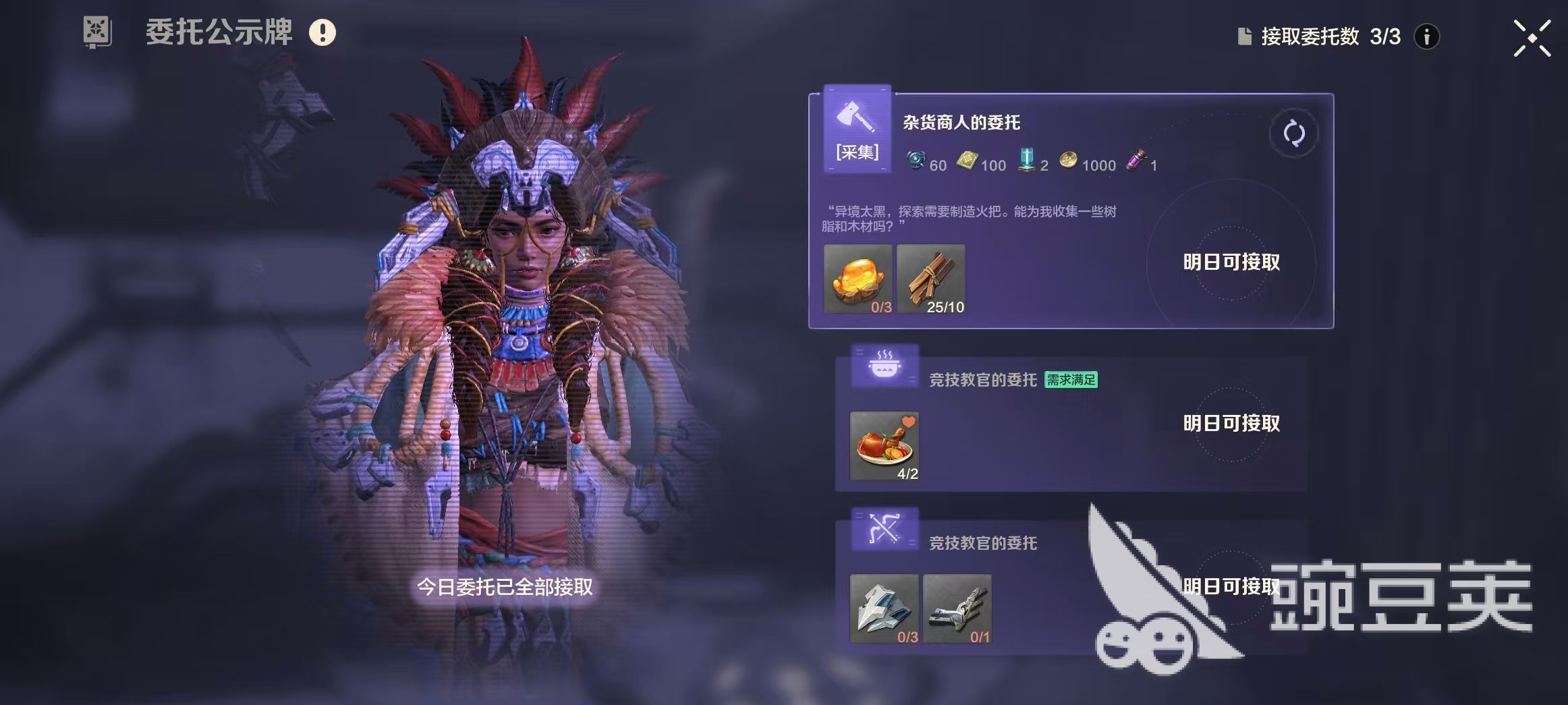
Task: Inspect the weapon part slot showing 0/1
Action: point(957,609)
